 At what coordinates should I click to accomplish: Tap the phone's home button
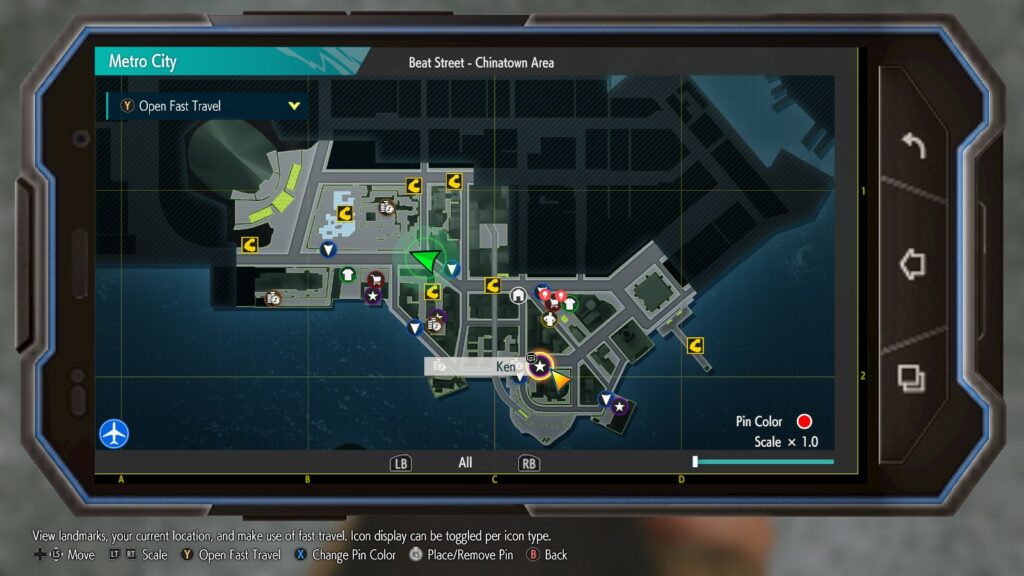coord(912,264)
